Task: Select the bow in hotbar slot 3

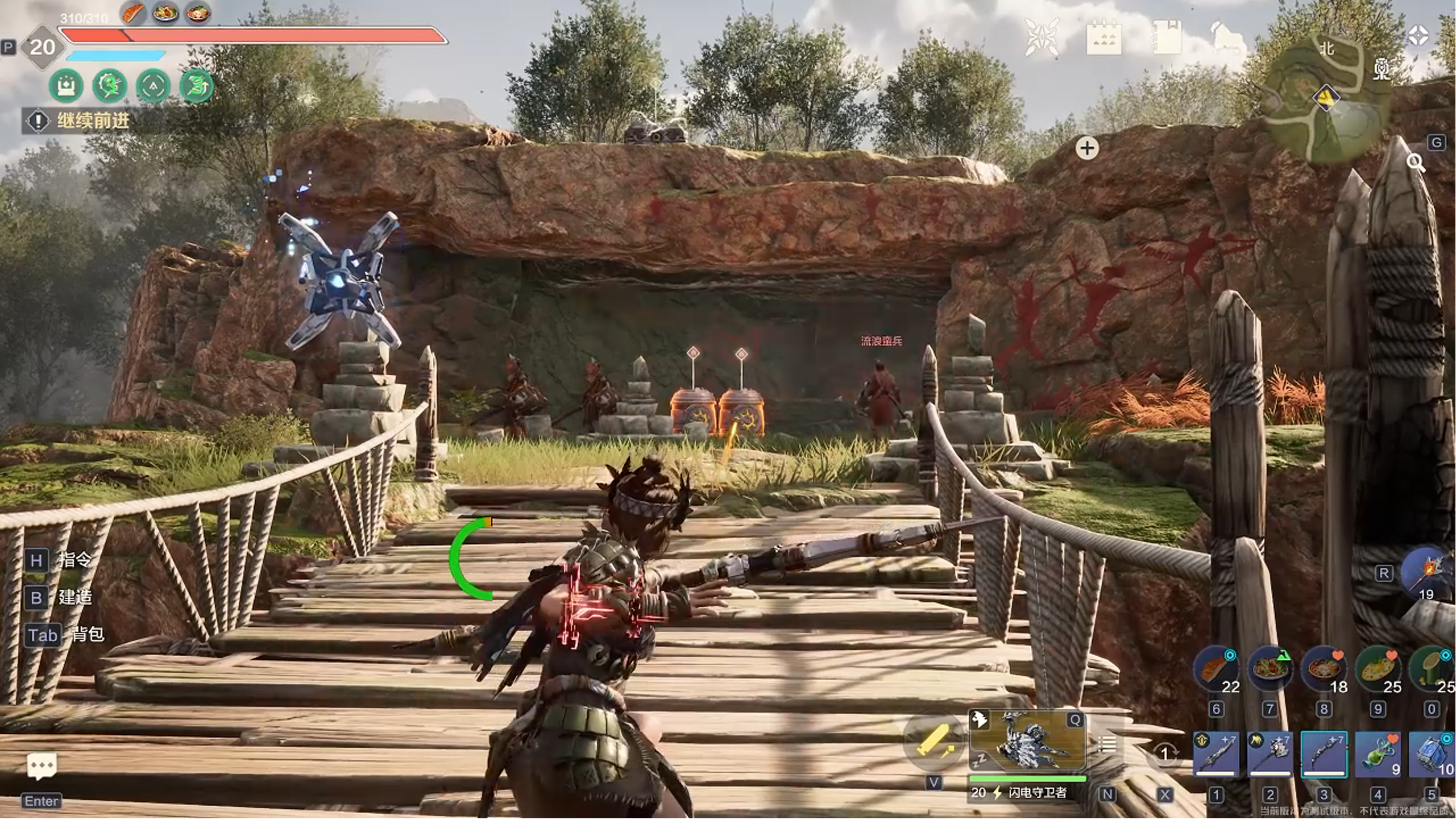Action: (1324, 754)
